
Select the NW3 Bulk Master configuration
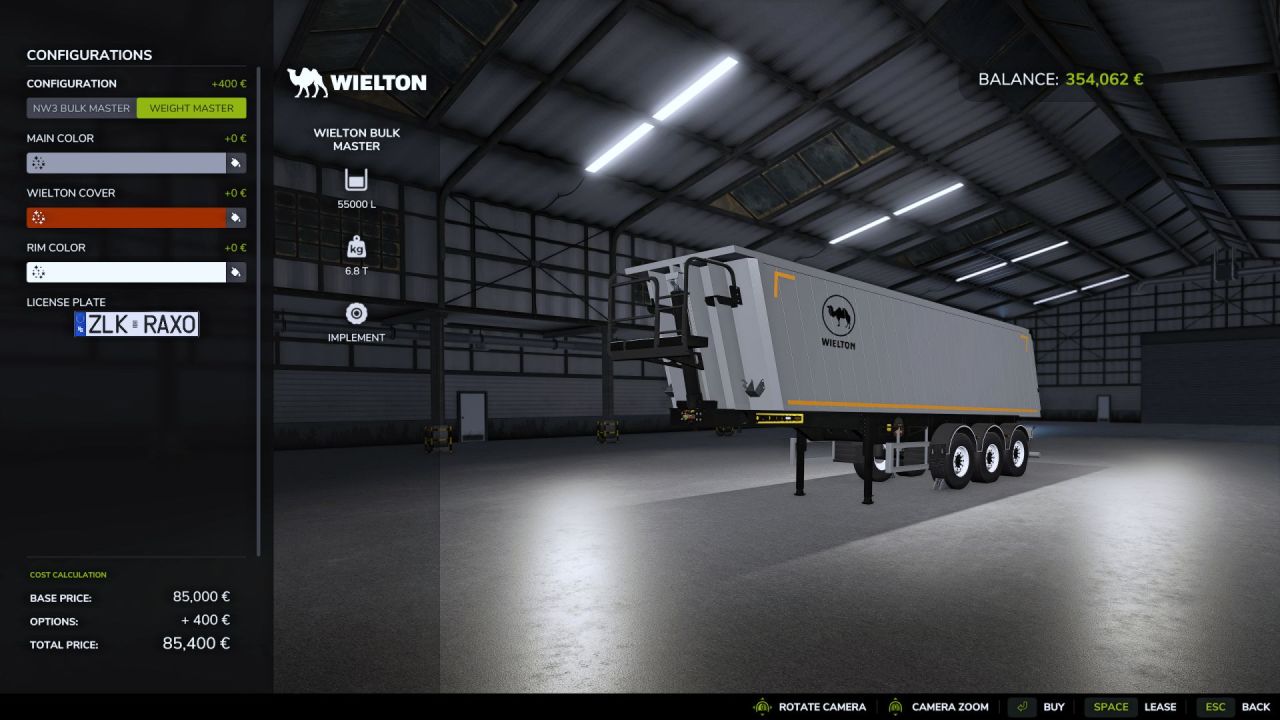81,108
